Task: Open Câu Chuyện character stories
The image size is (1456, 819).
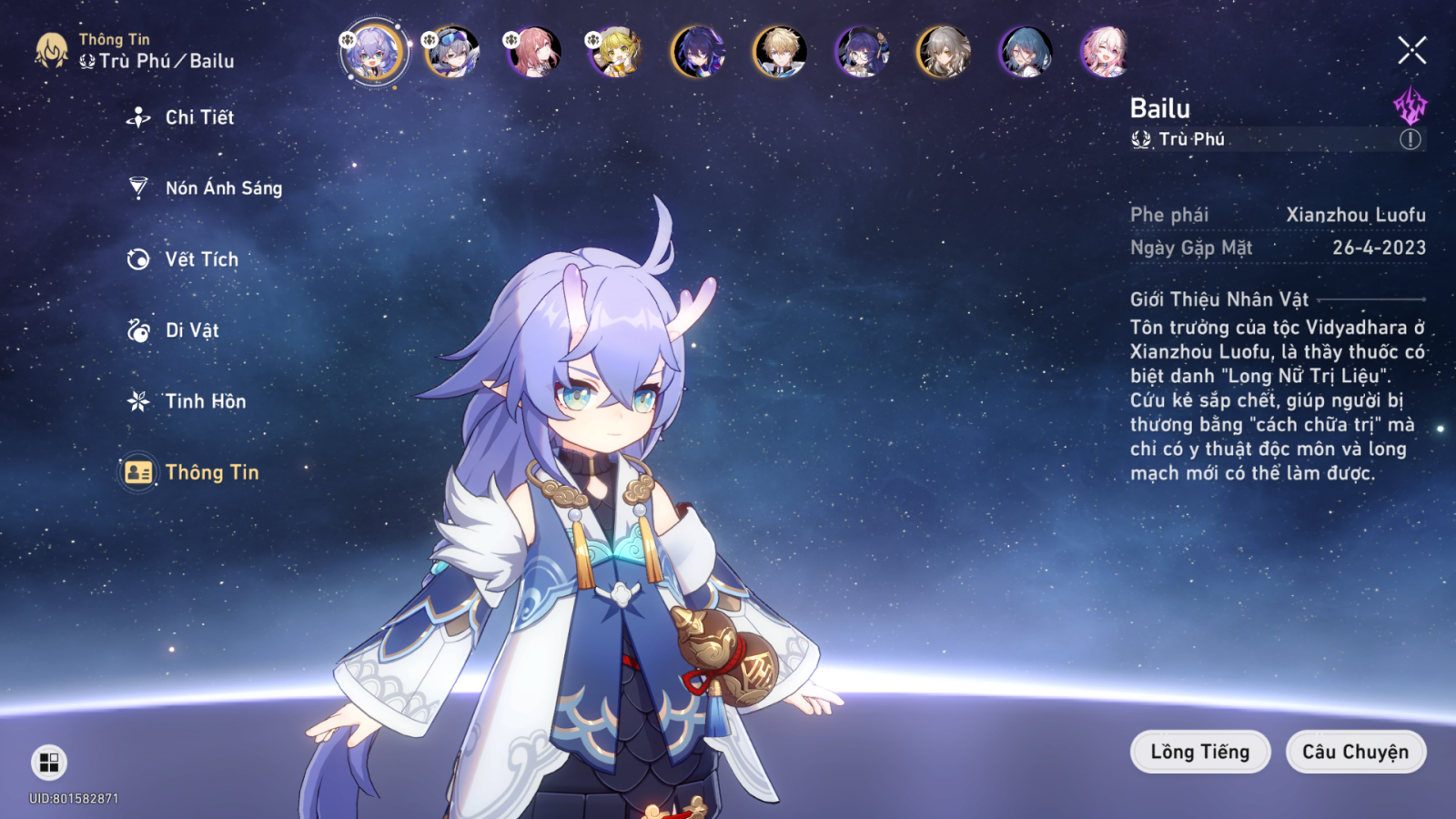Action: 1355,752
